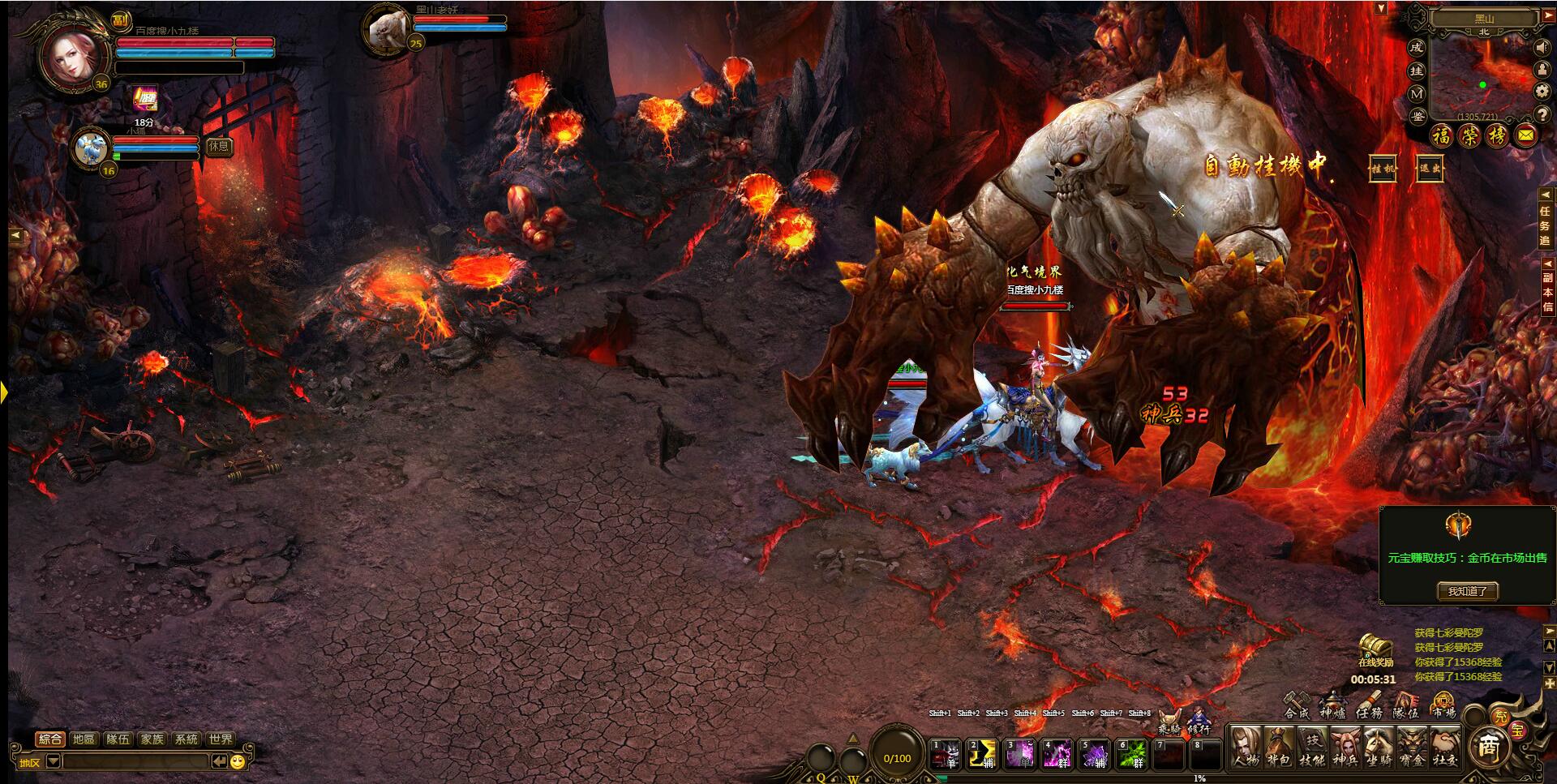The height and width of the screenshot is (784, 1557).
Task: Mute sound with the speaker icon
Action: (1542, 48)
